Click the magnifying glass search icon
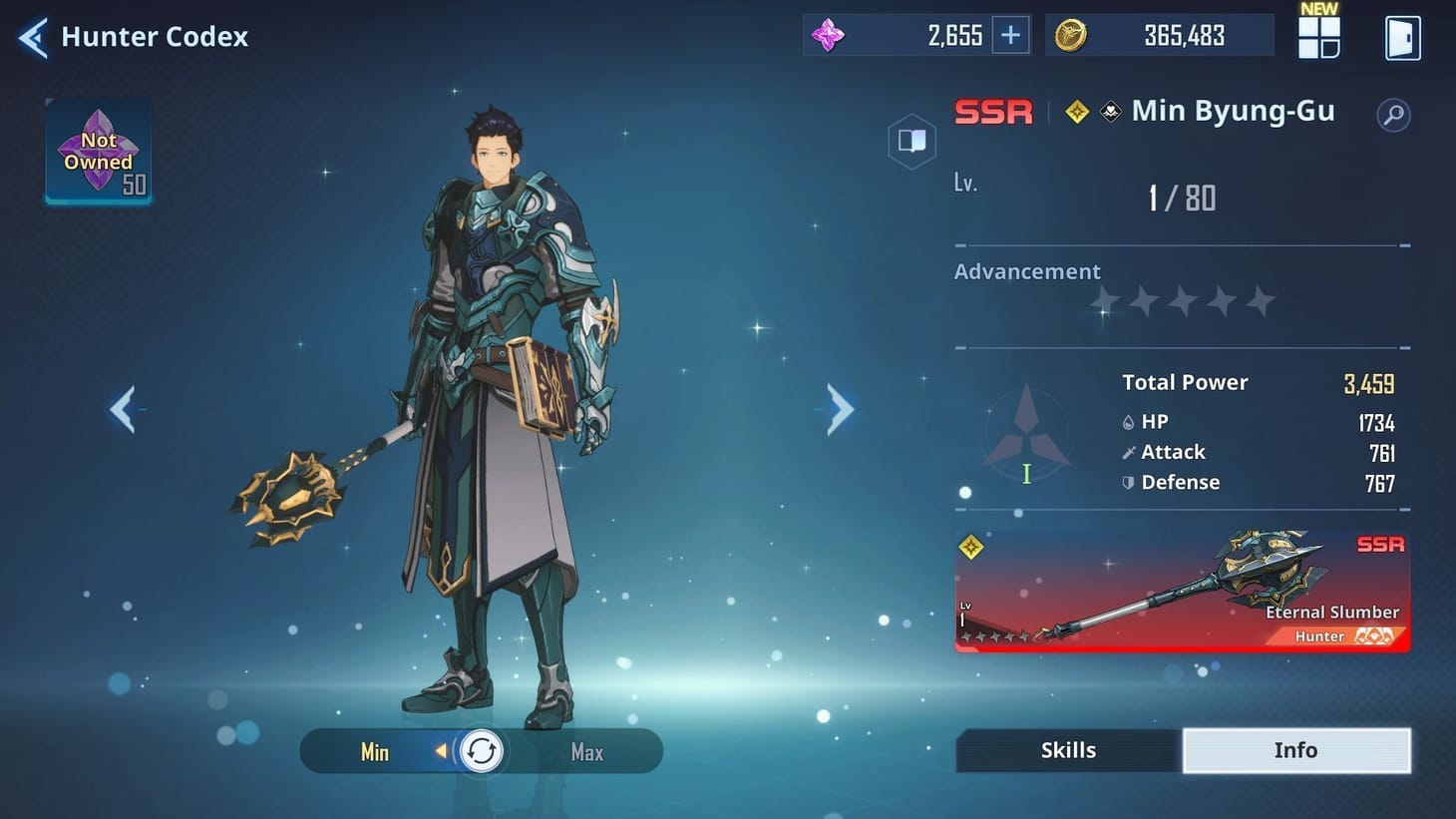 1393,115
